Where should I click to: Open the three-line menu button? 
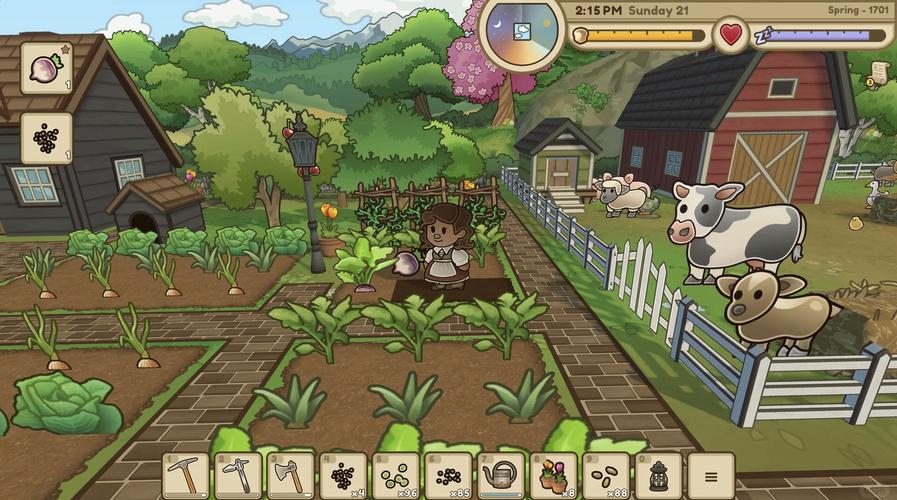711,475
